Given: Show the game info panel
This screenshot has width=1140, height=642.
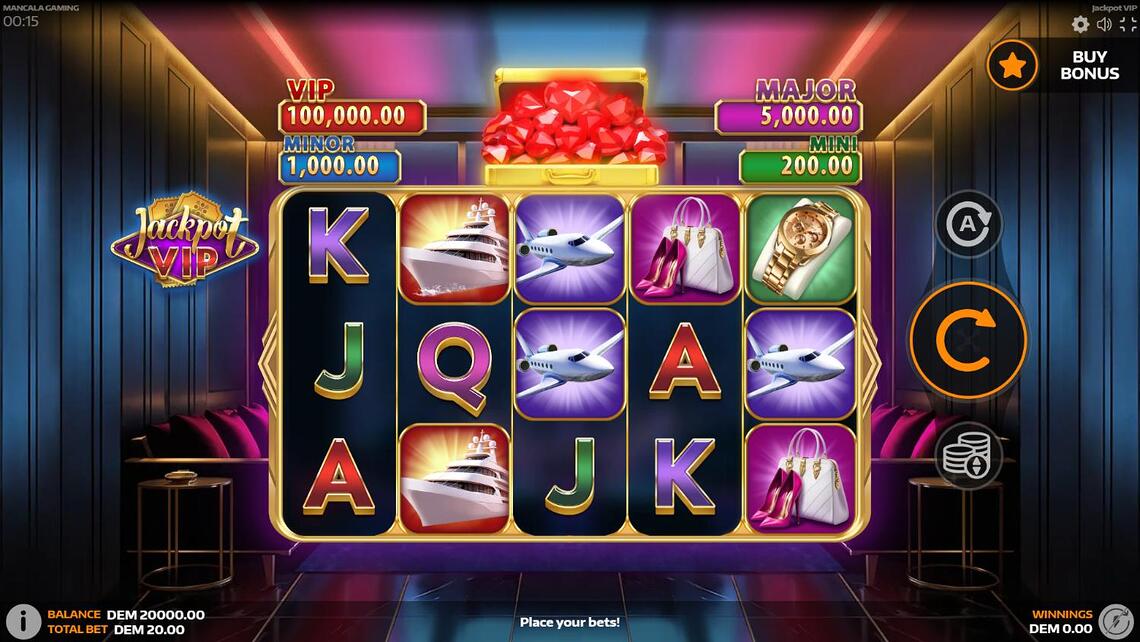Looking at the screenshot, I should [x=23, y=621].
